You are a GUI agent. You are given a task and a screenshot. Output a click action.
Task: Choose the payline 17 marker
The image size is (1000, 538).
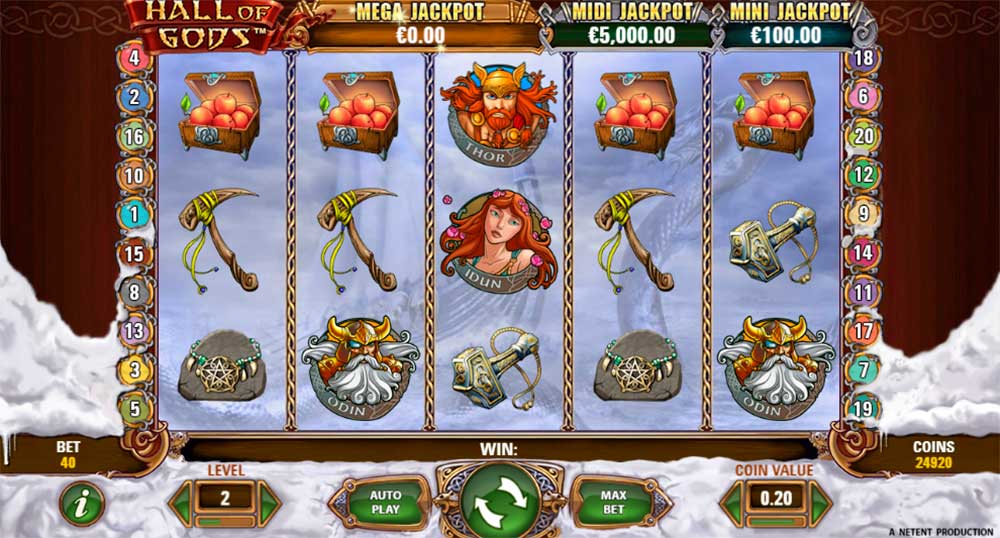(x=863, y=330)
